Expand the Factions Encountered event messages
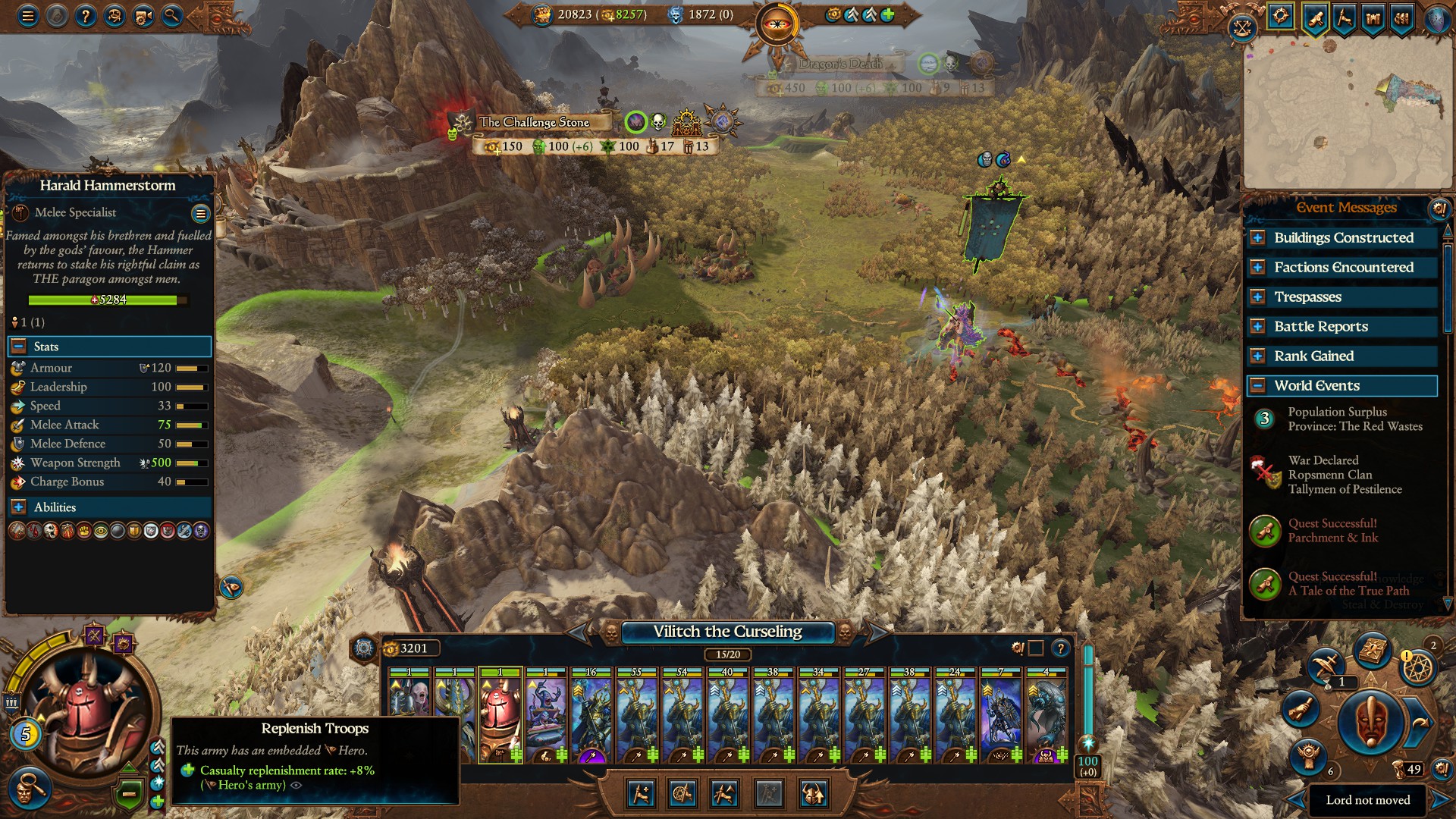 pyautogui.click(x=1257, y=267)
